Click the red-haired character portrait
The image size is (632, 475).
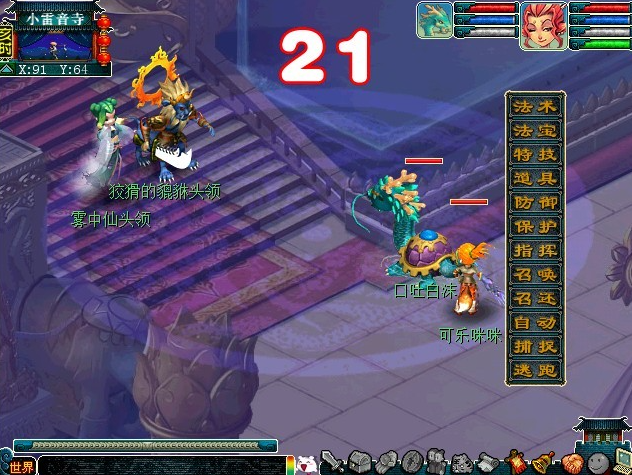click(544, 22)
